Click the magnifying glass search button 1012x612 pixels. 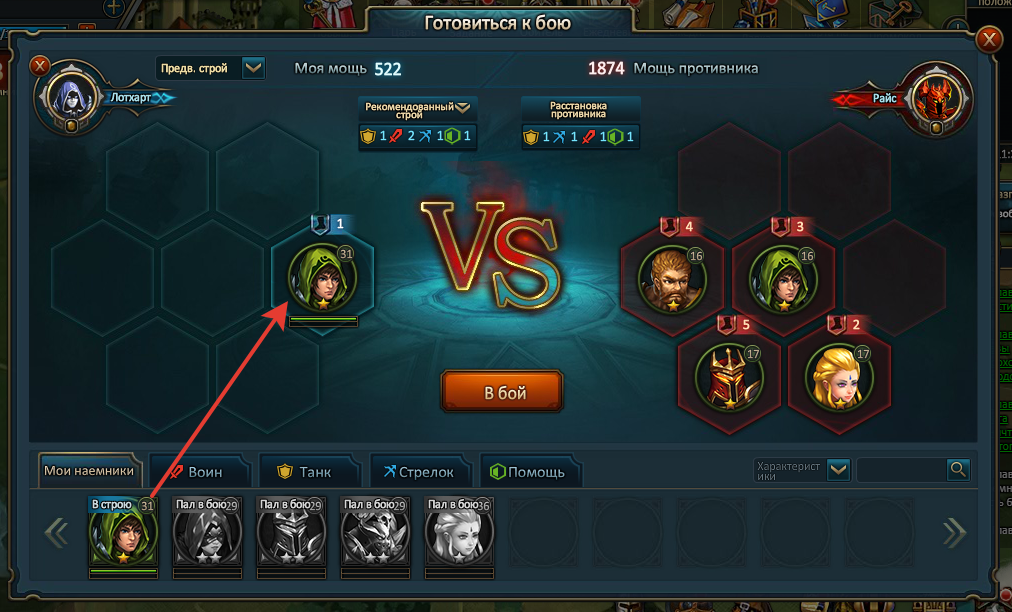click(958, 470)
